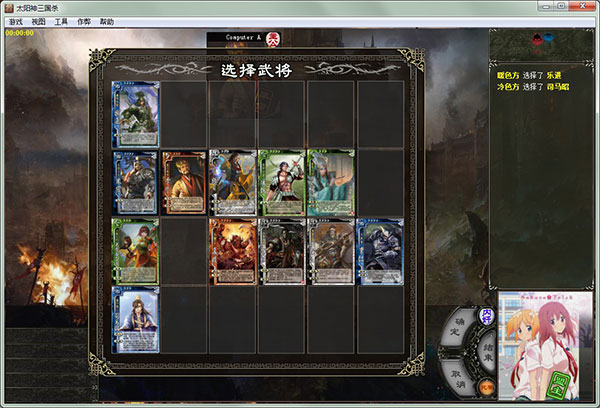The image size is (600, 408).
Task: Open the 工具 menu
Action: [62, 21]
